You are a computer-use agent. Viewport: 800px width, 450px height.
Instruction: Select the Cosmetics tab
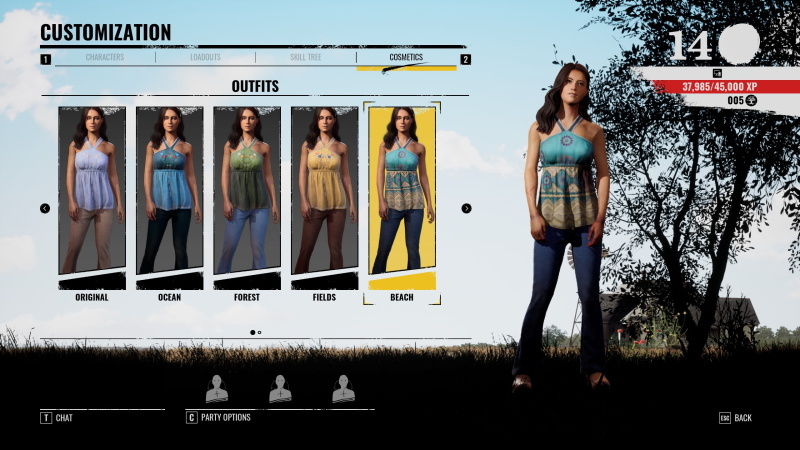pos(405,58)
